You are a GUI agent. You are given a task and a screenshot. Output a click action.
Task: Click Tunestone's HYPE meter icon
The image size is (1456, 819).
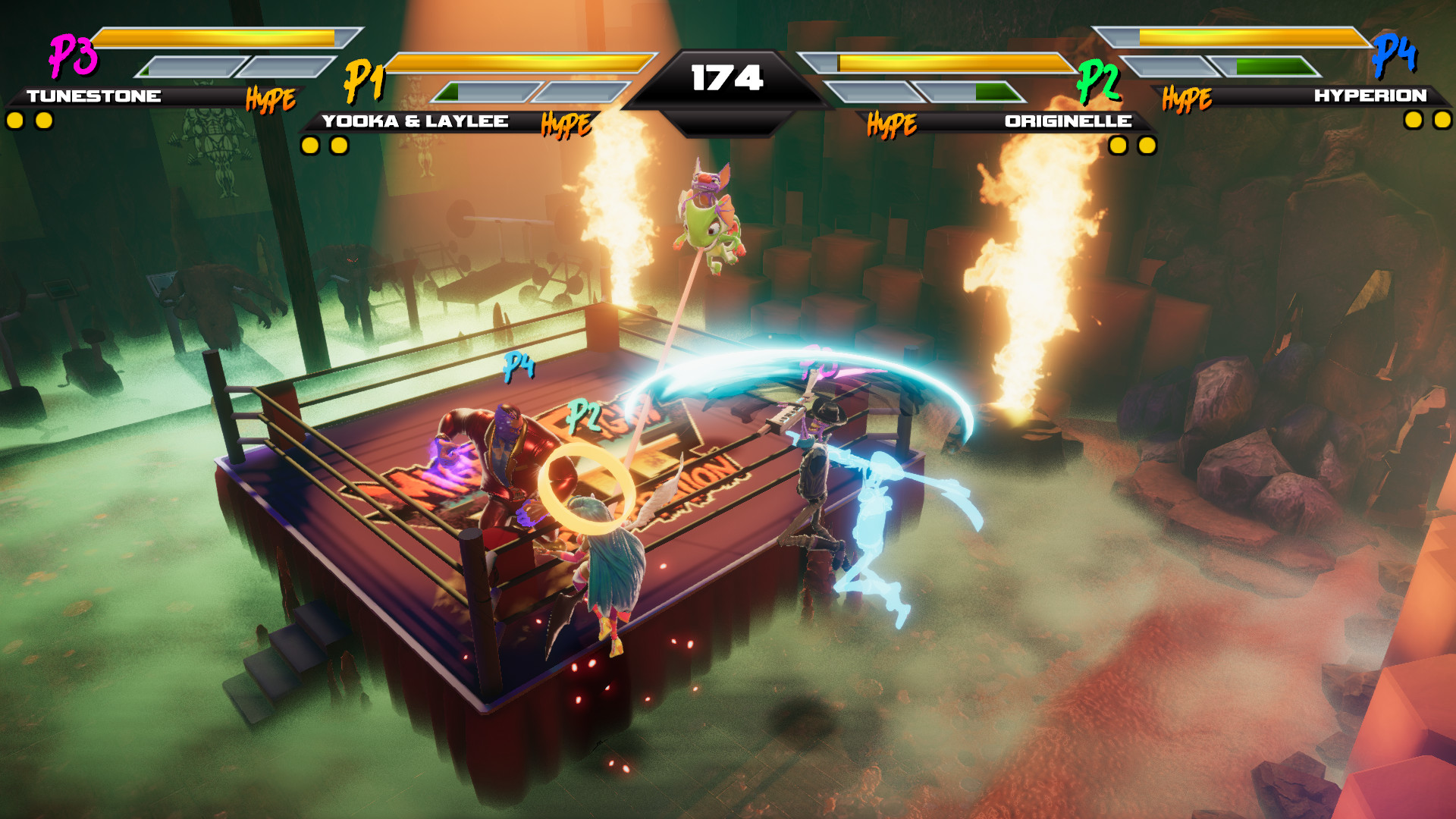pos(271,98)
